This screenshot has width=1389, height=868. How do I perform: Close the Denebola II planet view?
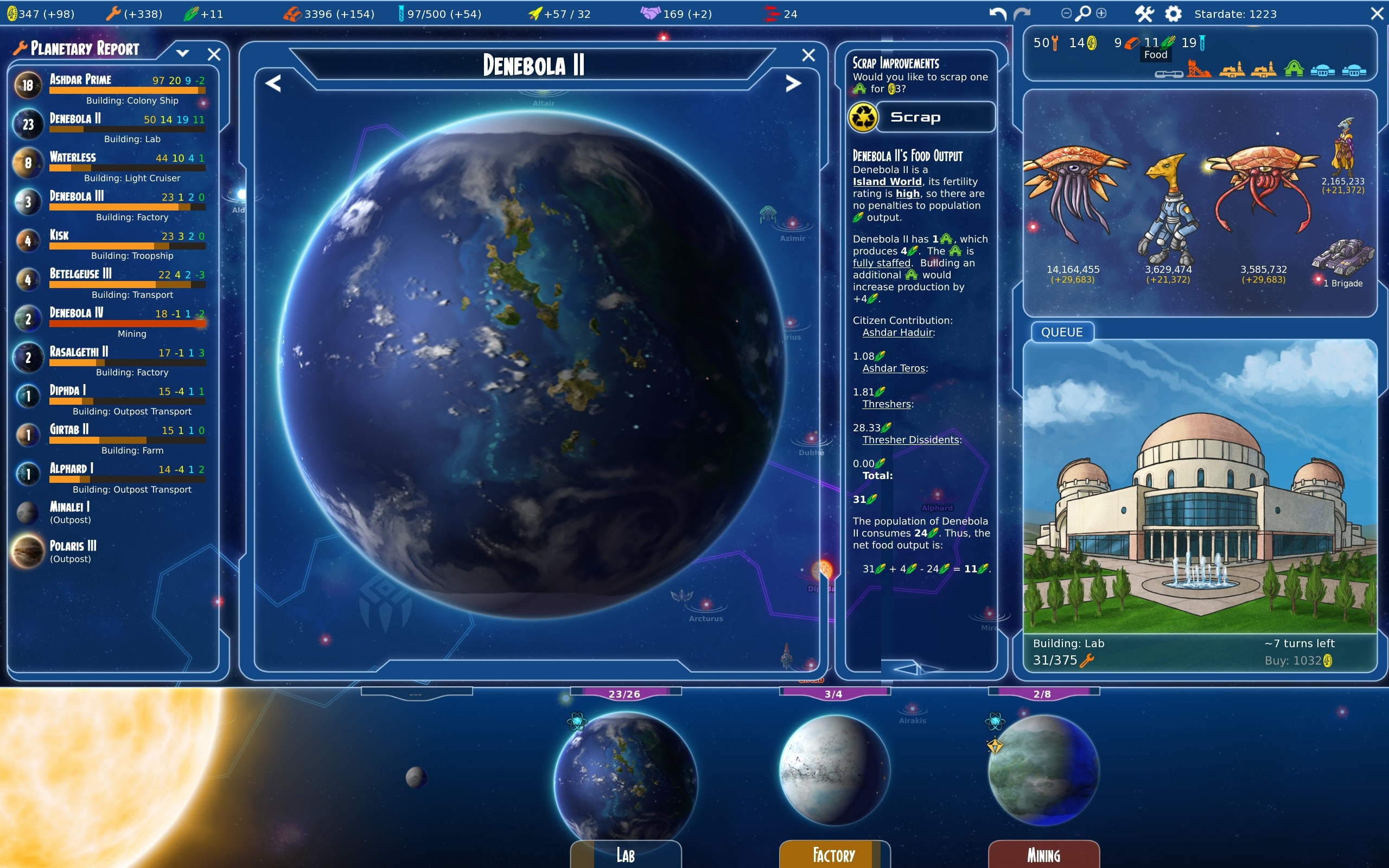(x=808, y=55)
